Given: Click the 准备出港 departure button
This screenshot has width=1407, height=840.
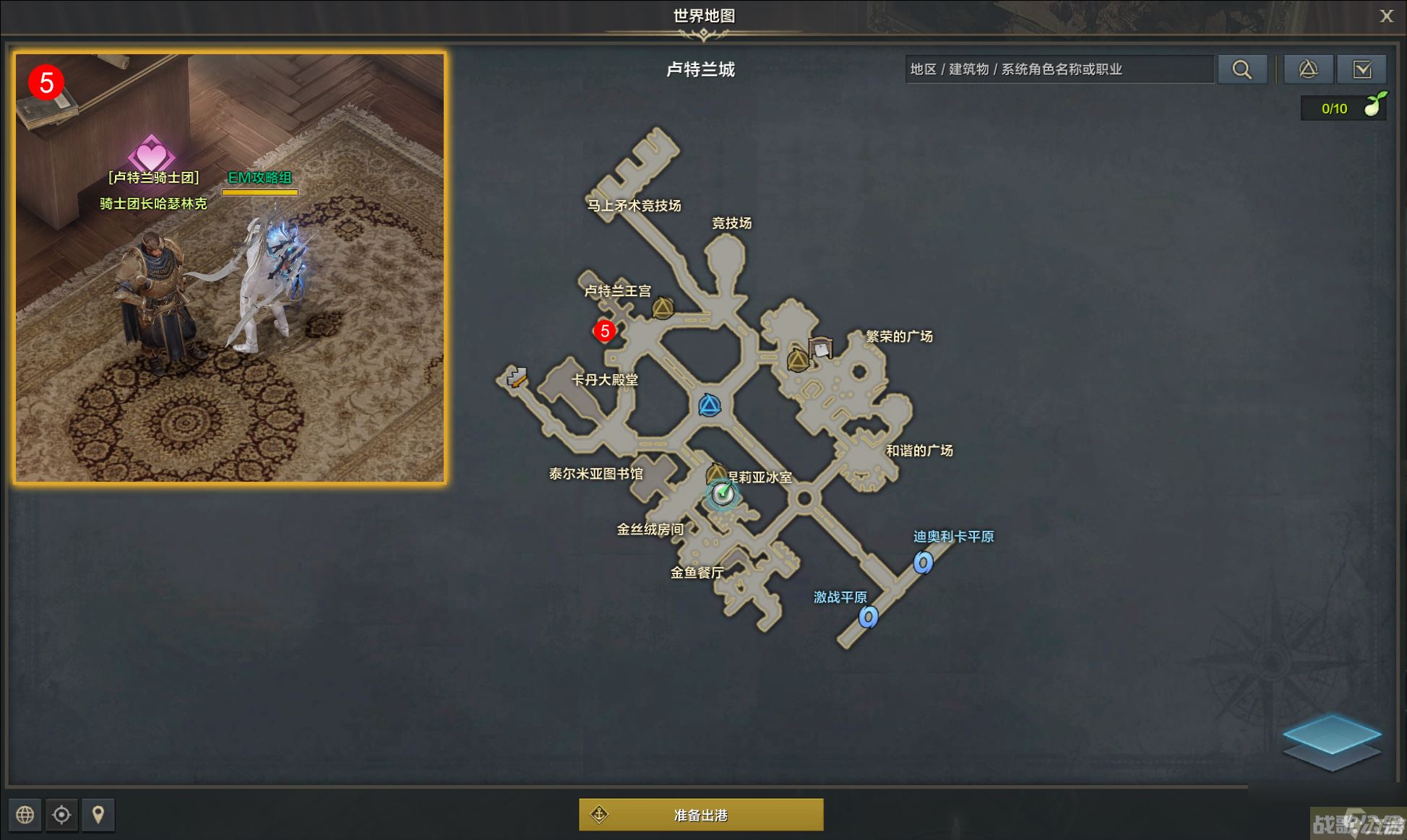Looking at the screenshot, I should point(702,815).
